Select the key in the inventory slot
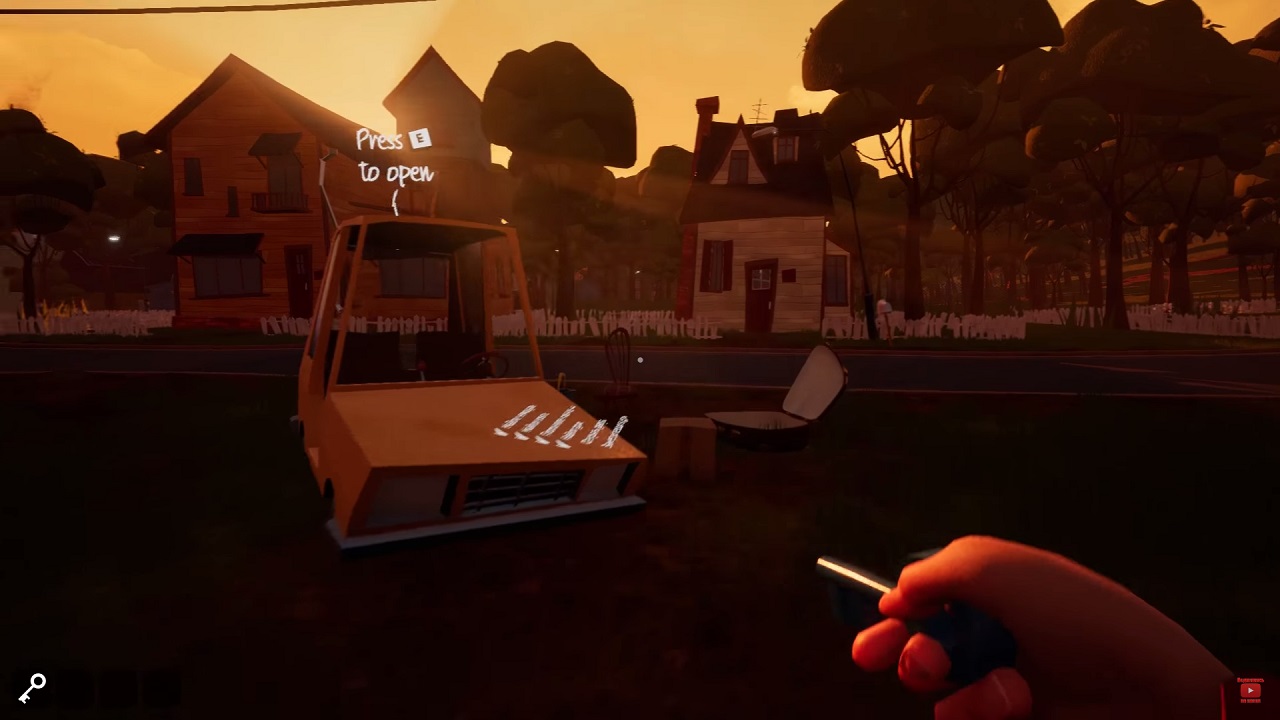This screenshot has width=1280, height=720. [32, 688]
